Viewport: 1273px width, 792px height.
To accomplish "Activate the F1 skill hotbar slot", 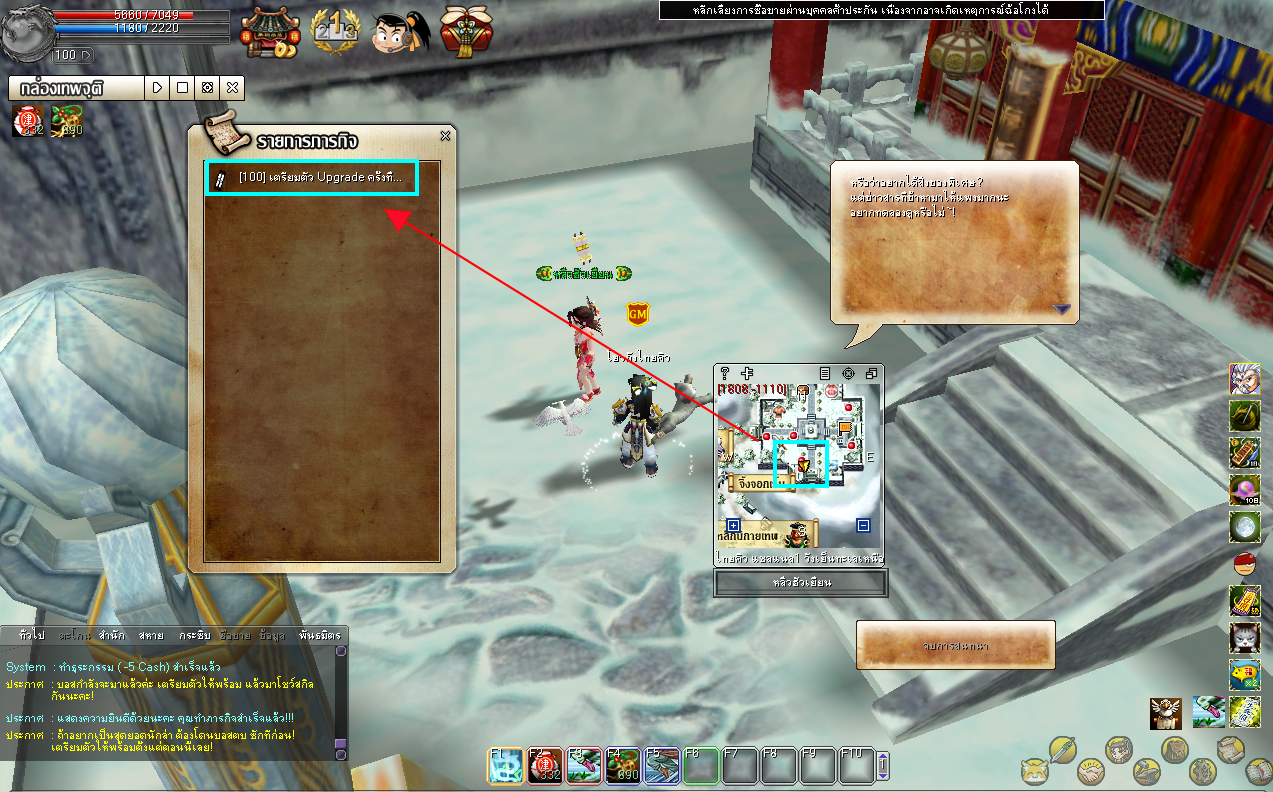I will point(504,765).
